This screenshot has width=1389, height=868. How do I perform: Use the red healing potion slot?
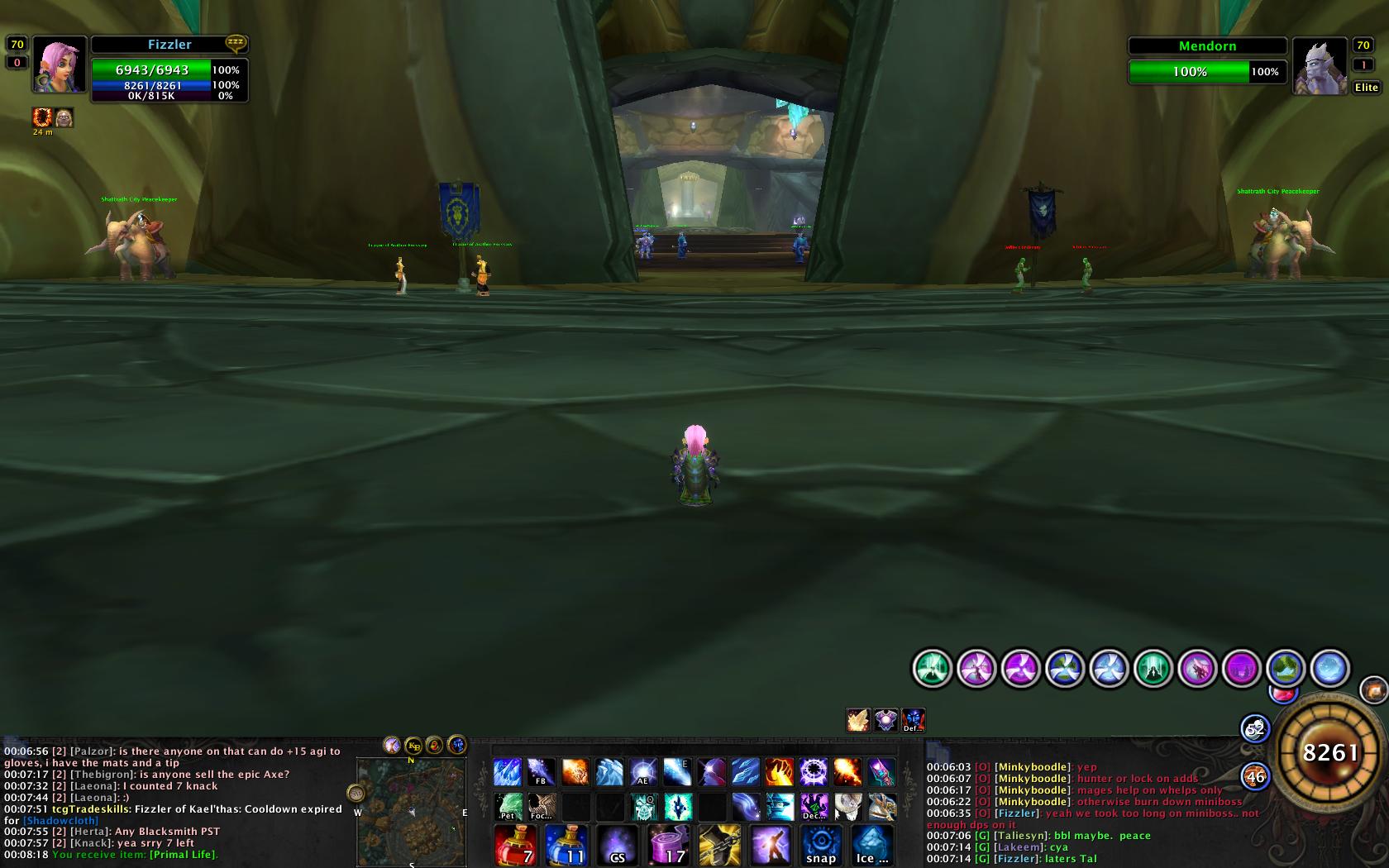[517, 845]
